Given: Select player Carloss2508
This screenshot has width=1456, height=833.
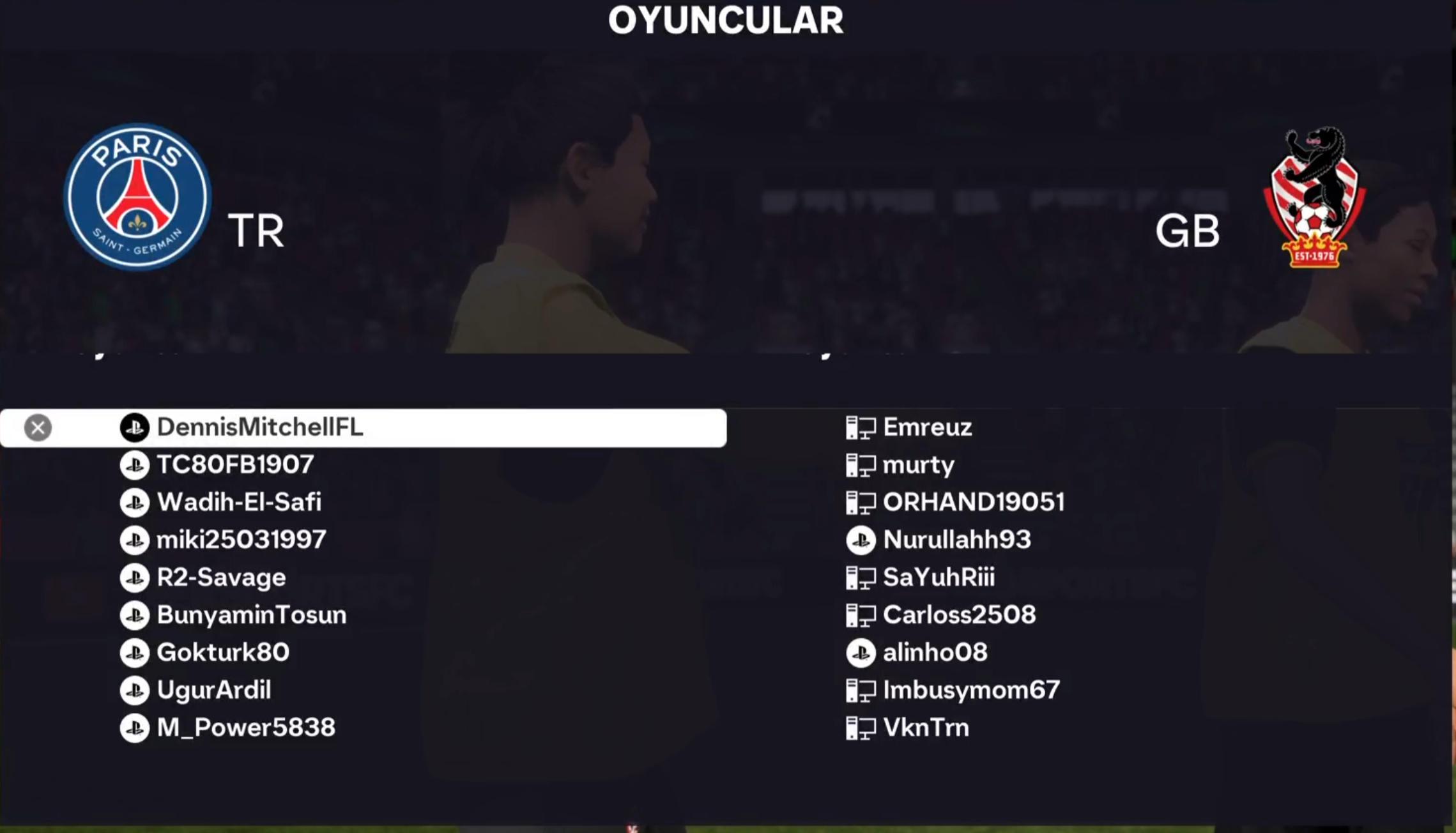Looking at the screenshot, I should pyautogui.click(x=958, y=615).
